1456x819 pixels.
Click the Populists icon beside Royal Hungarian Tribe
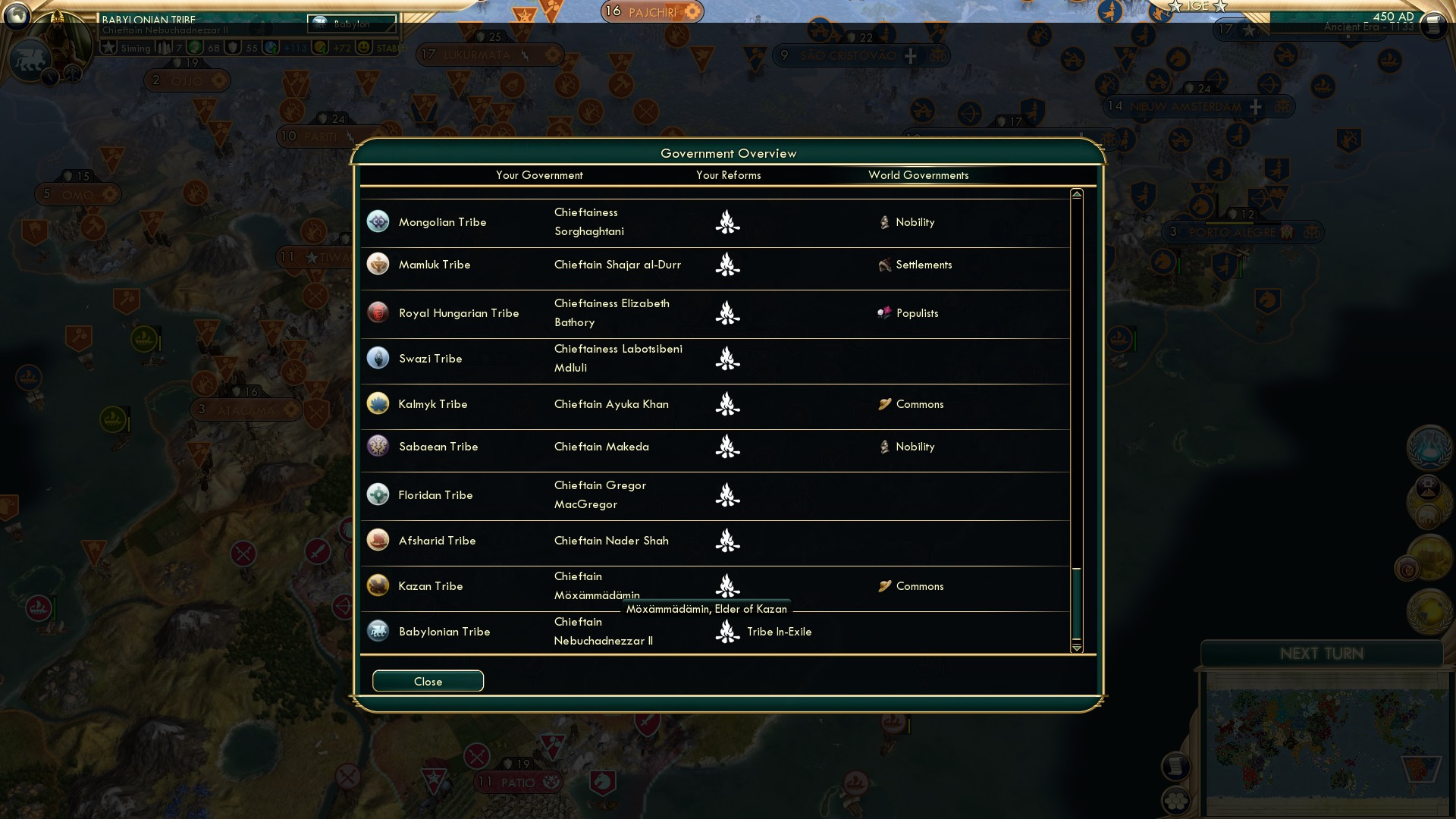click(x=886, y=312)
